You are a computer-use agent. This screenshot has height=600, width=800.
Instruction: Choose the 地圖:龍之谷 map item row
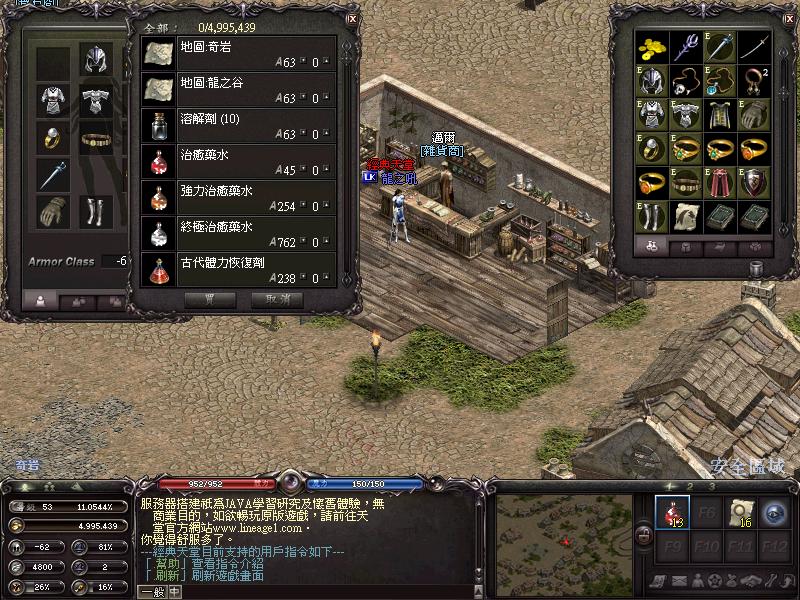coord(239,91)
